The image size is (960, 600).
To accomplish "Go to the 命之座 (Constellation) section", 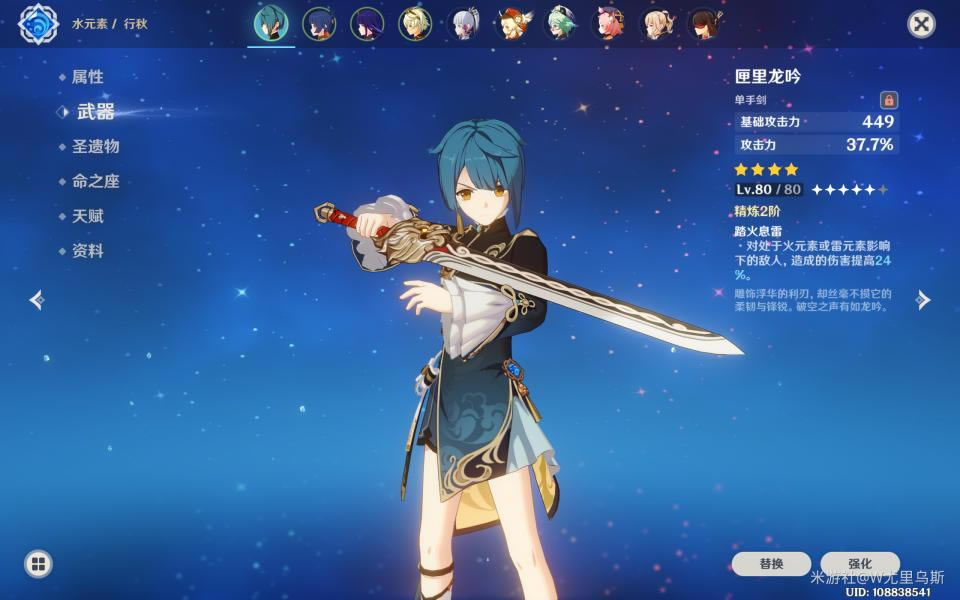I will tap(95, 181).
